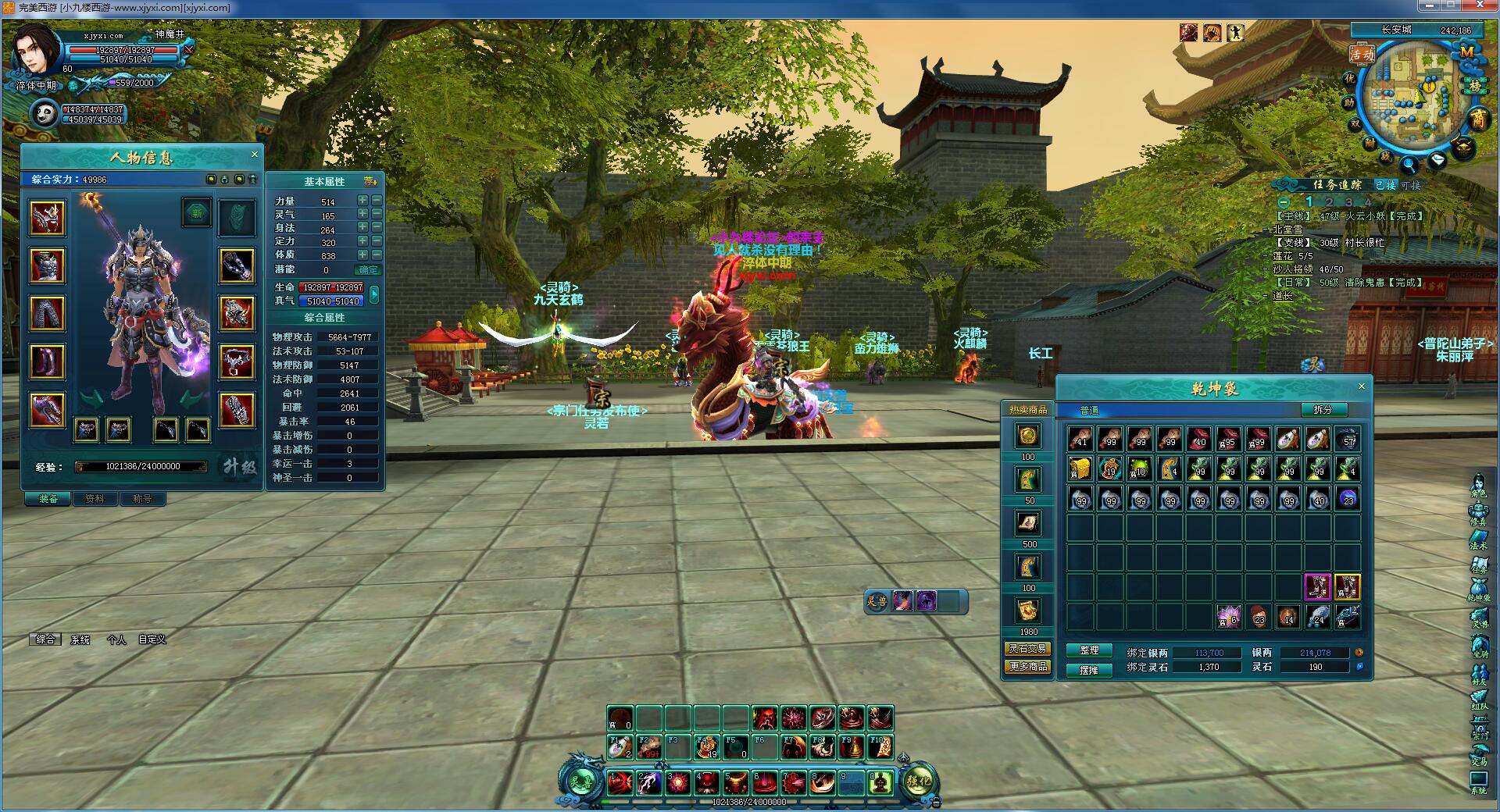The image size is (1500, 812).
Task: Open the 摆摊 stall button
Action: pyautogui.click(x=1089, y=670)
